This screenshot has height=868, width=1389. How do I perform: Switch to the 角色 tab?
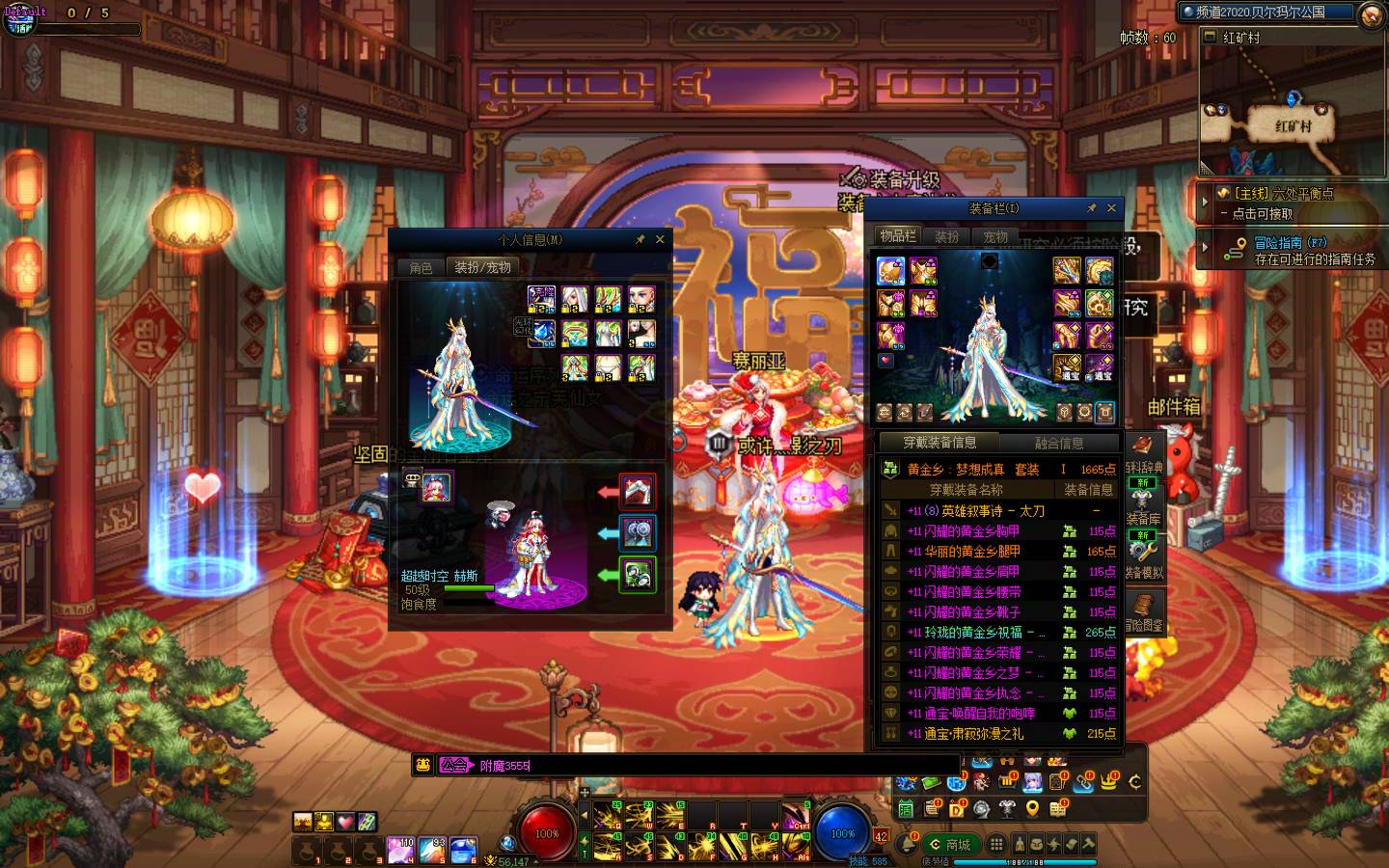tap(422, 267)
